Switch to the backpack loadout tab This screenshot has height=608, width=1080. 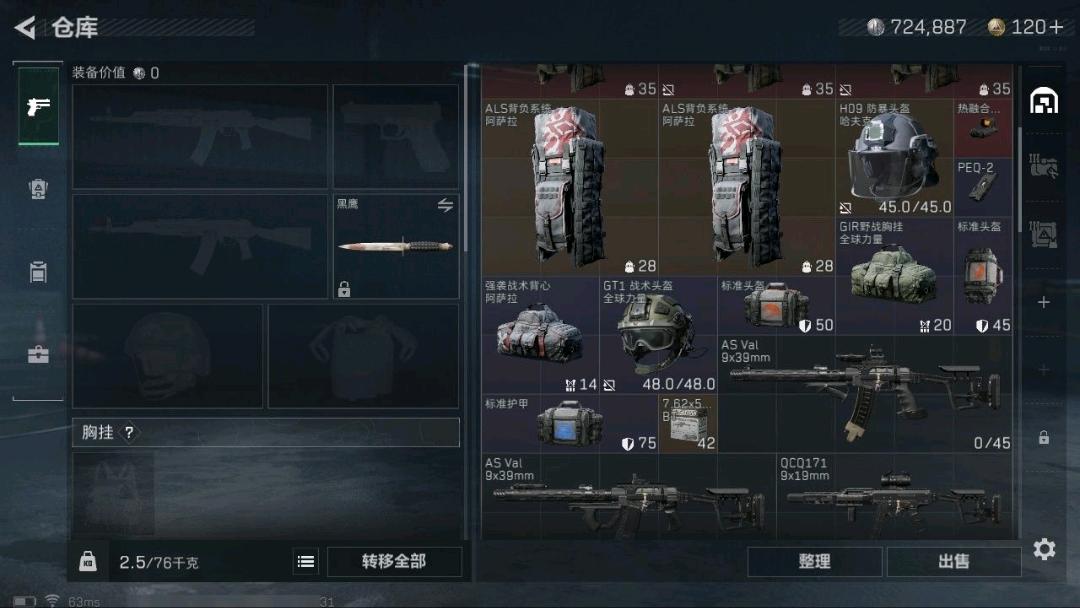(39, 189)
